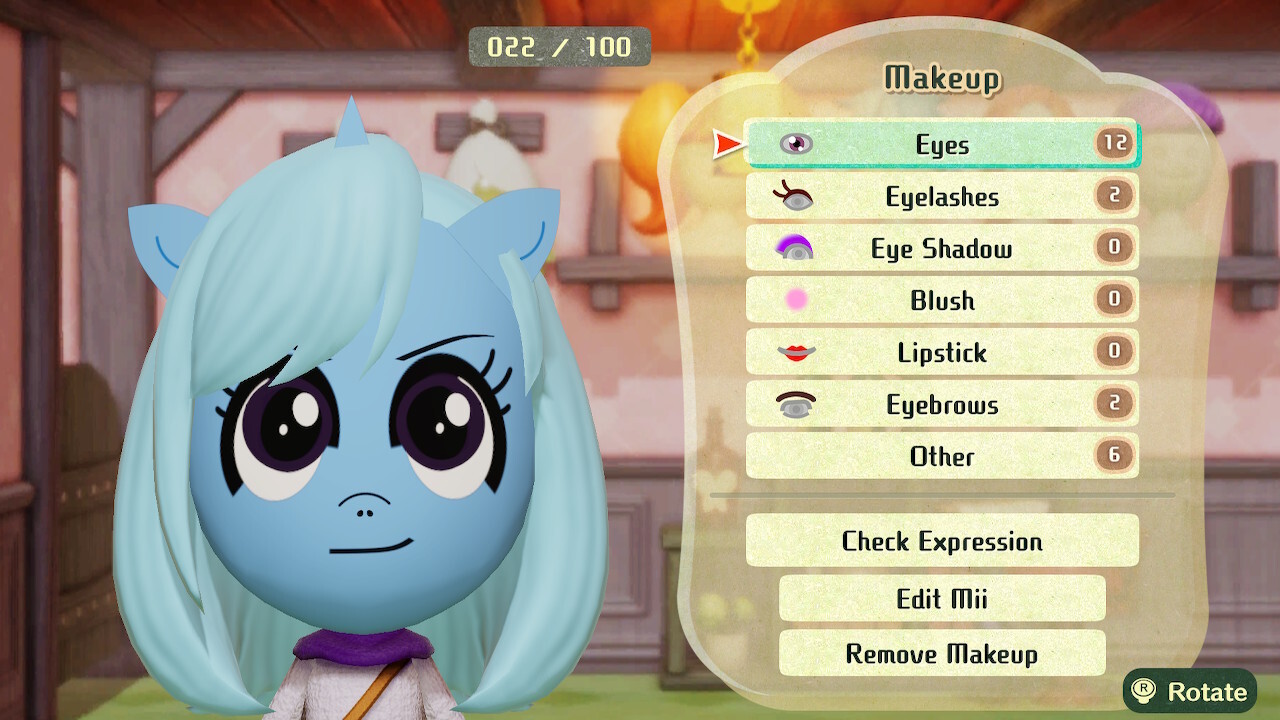
Task: Select the Eyes makeup option
Action: point(941,145)
